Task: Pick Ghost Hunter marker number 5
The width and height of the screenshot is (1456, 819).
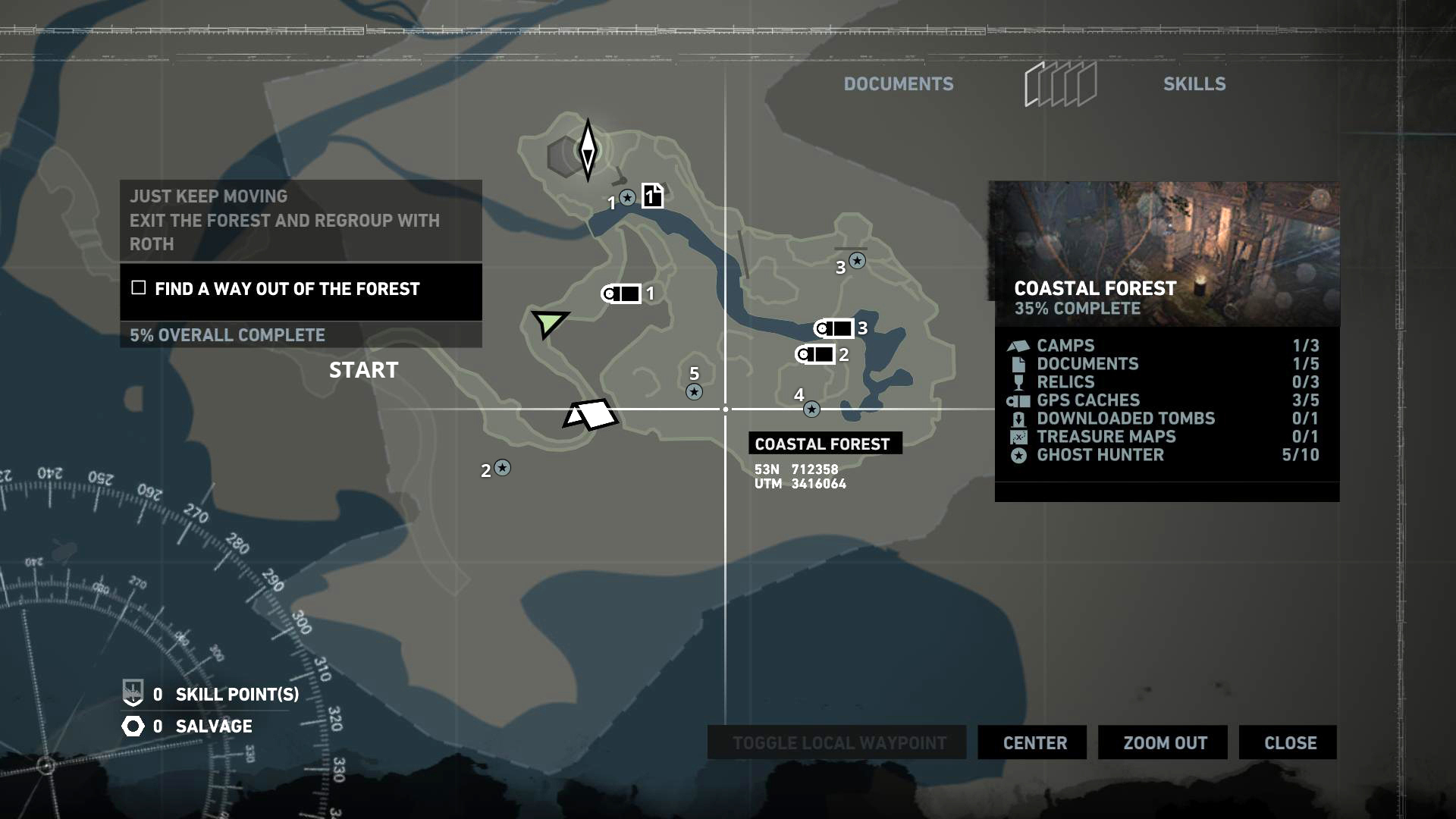Action: 694,391
